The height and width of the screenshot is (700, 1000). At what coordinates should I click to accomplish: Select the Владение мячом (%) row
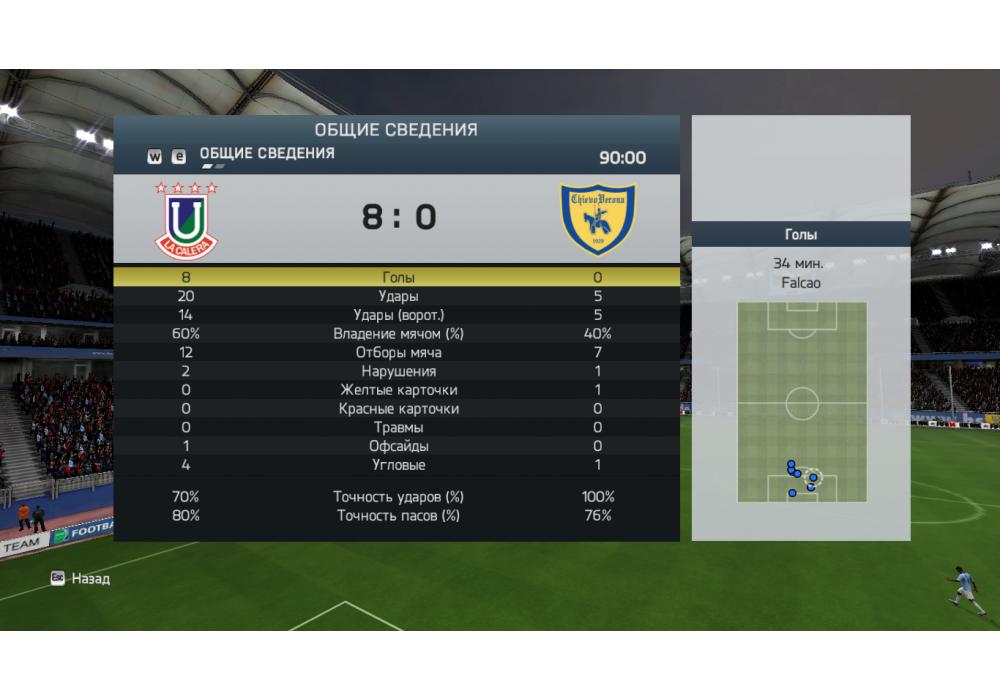point(398,334)
